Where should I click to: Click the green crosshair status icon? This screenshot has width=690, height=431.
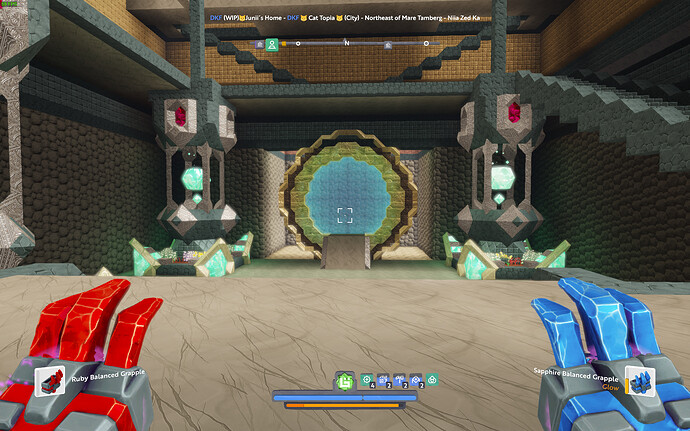point(367,381)
